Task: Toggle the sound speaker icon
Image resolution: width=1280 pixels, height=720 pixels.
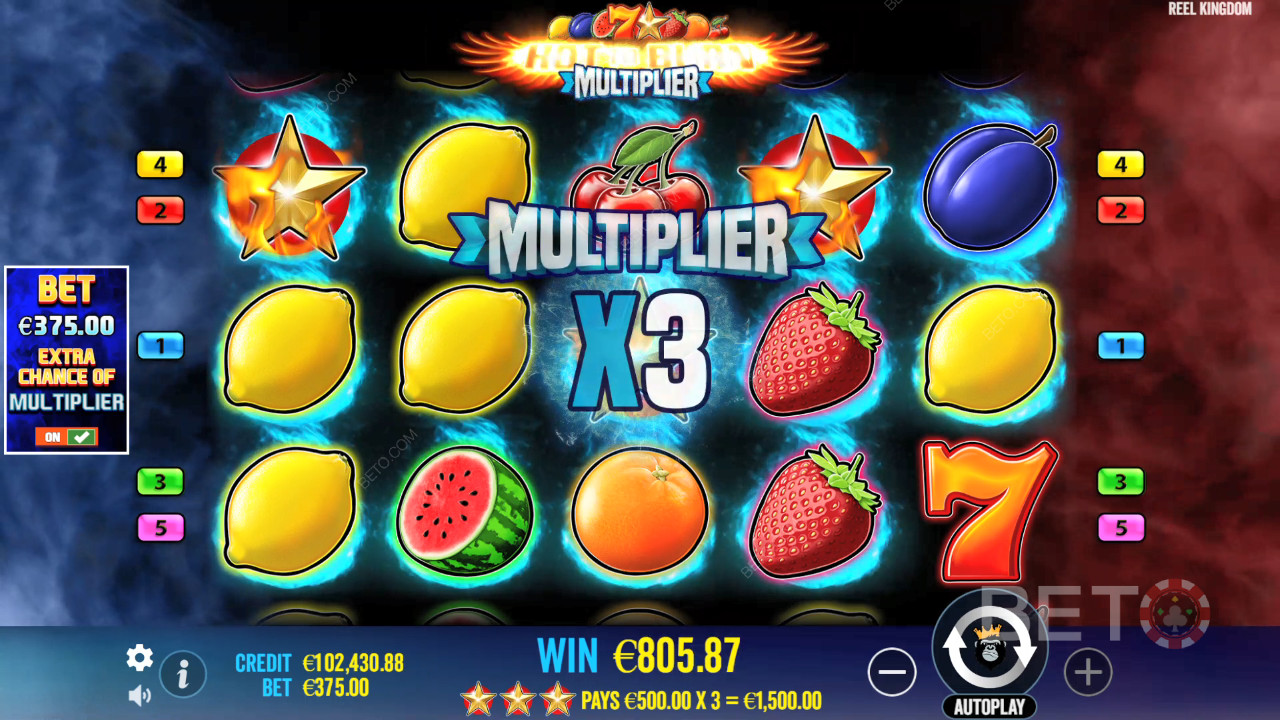Action: pyautogui.click(x=139, y=694)
